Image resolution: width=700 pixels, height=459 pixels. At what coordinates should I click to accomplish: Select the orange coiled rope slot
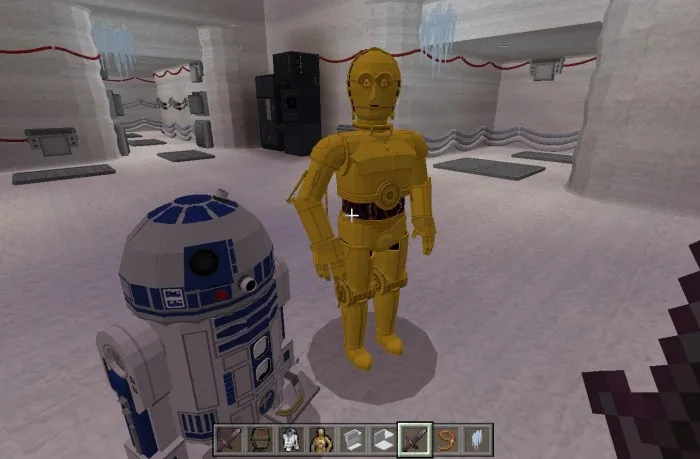point(446,439)
